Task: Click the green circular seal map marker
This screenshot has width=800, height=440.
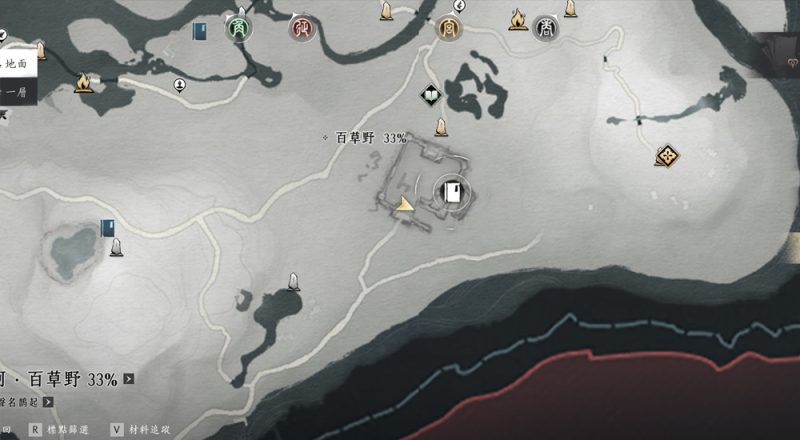Action: pyautogui.click(x=240, y=27)
